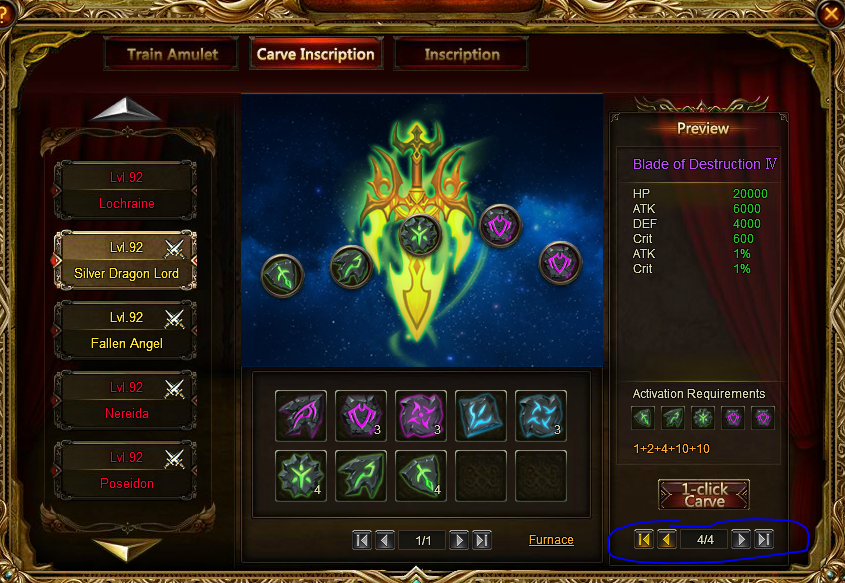Pick Fallen Angel in the hero list
845x583 pixels.
click(x=126, y=330)
